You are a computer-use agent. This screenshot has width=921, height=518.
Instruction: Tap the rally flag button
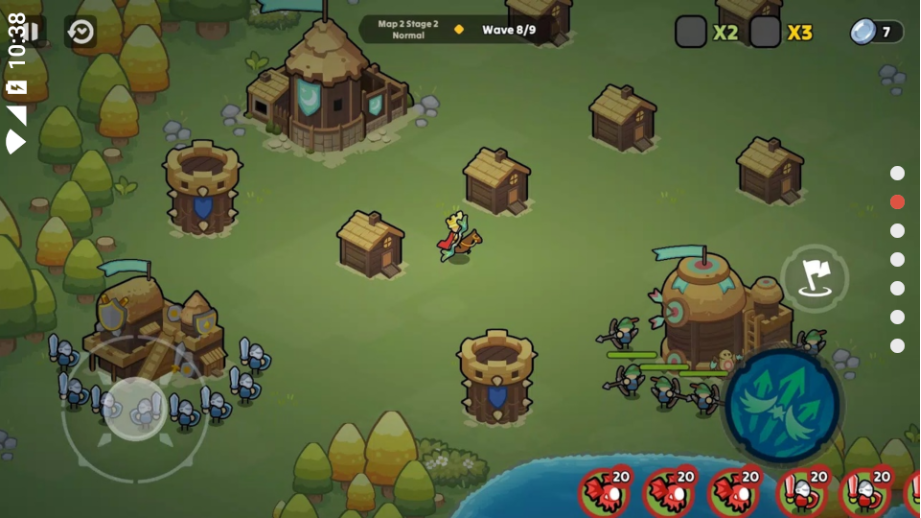(814, 278)
